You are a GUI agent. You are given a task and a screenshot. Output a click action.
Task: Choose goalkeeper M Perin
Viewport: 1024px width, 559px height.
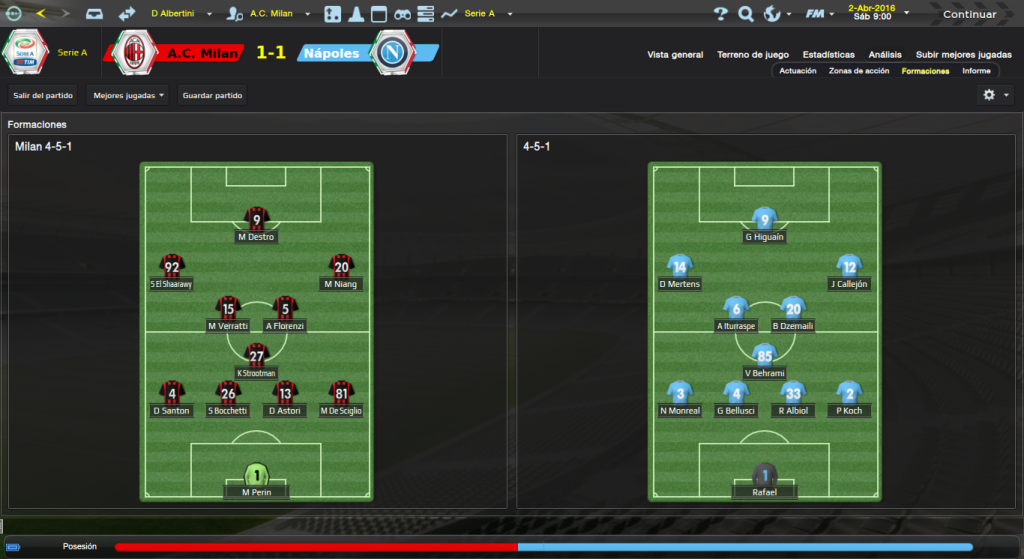tap(257, 480)
